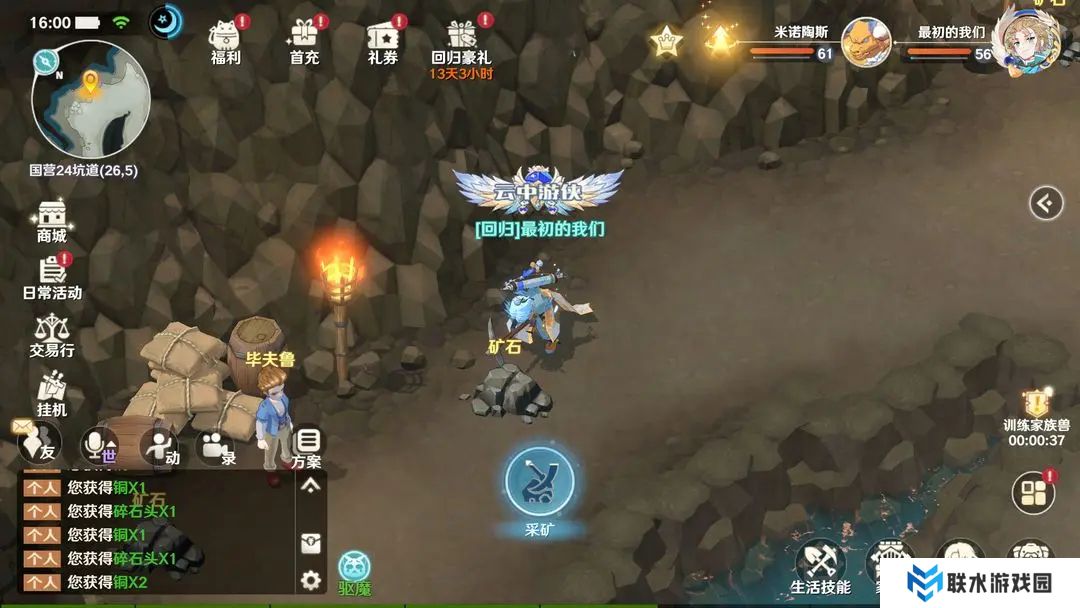Open the friends (友) panel
This screenshot has height=608, width=1080.
click(41, 445)
